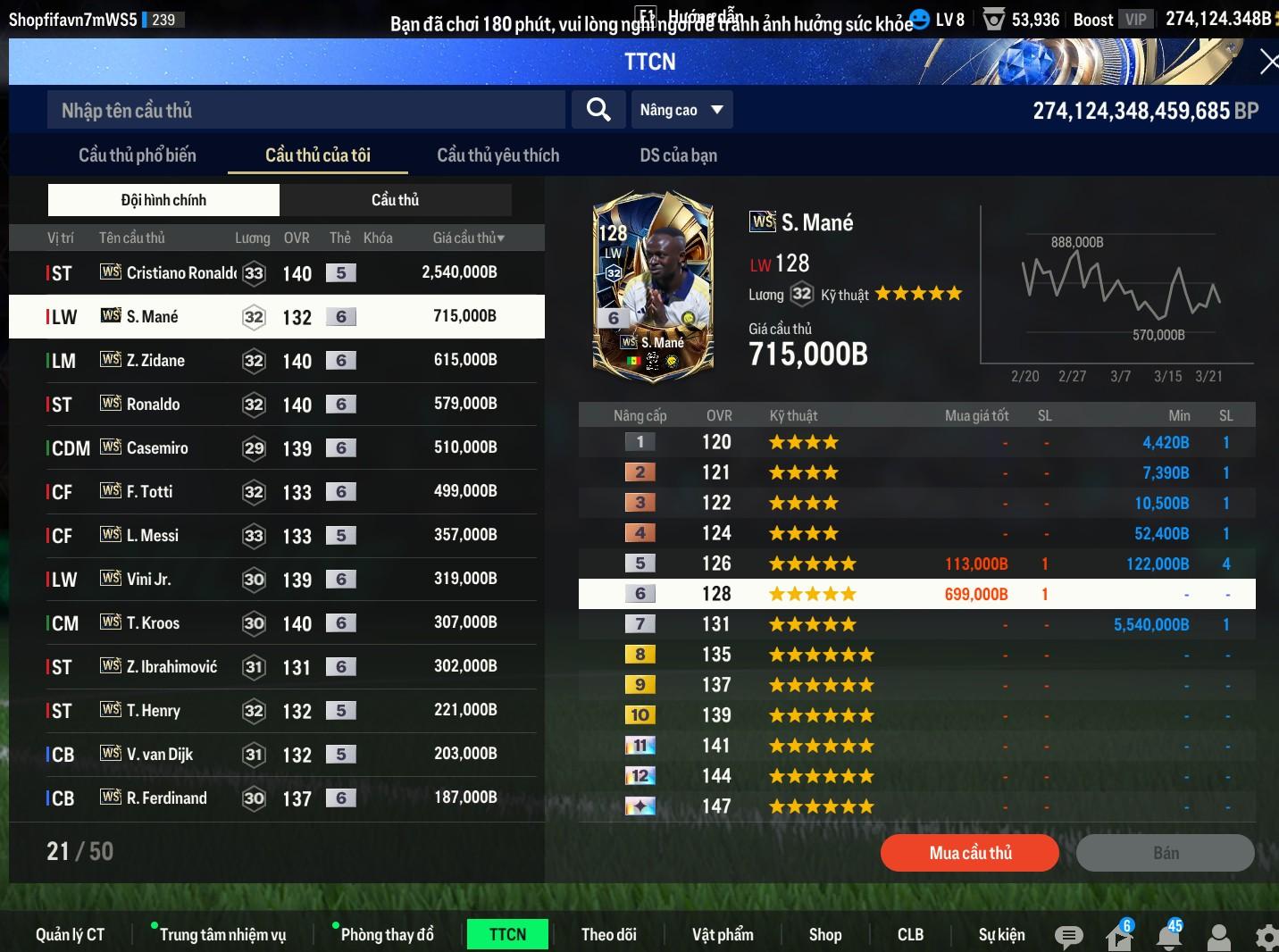Sort by Giá cầu thủ column header
Viewport: 1279px width, 952px height.
click(468, 238)
